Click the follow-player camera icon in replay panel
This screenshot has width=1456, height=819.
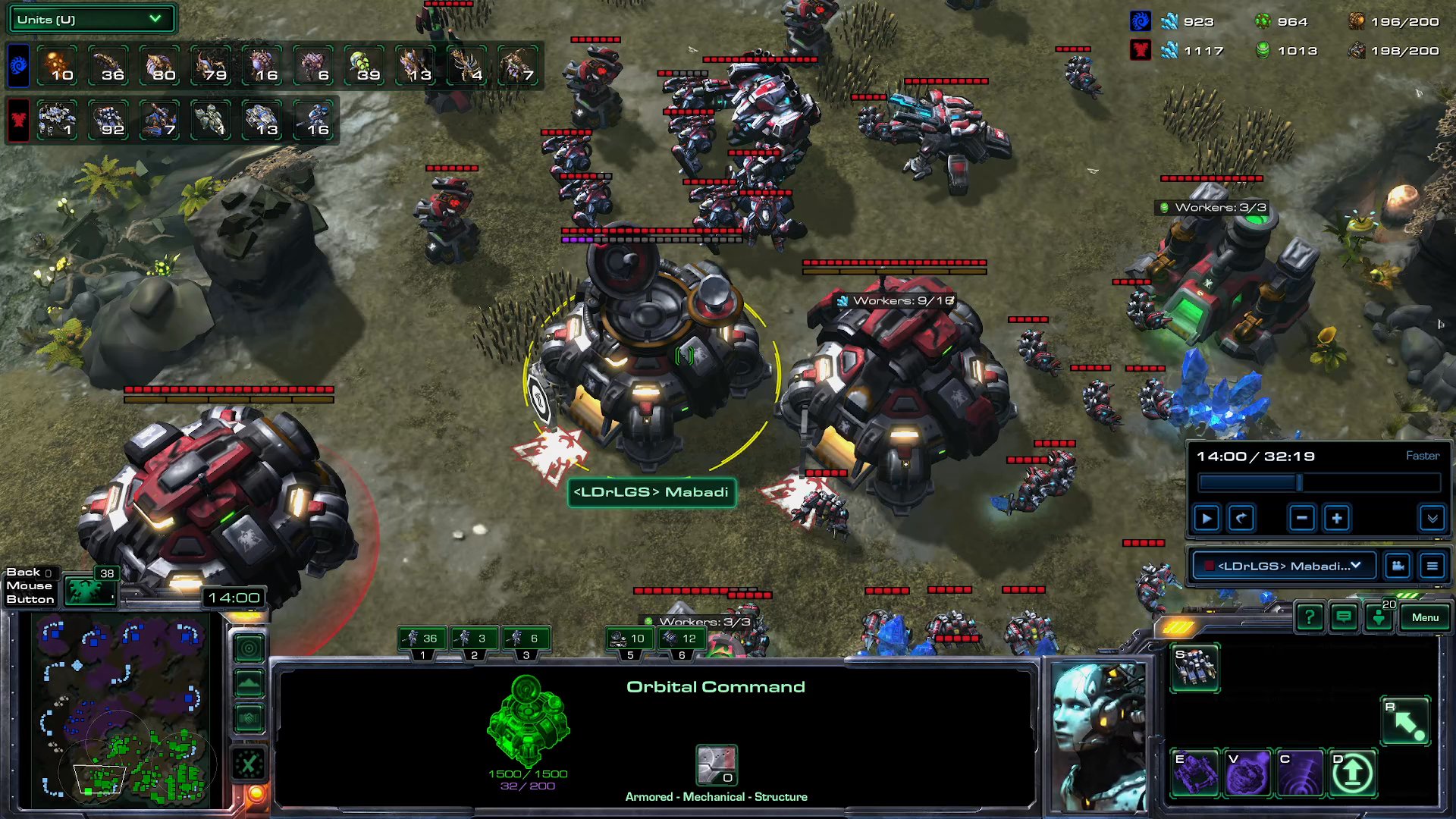(1398, 566)
